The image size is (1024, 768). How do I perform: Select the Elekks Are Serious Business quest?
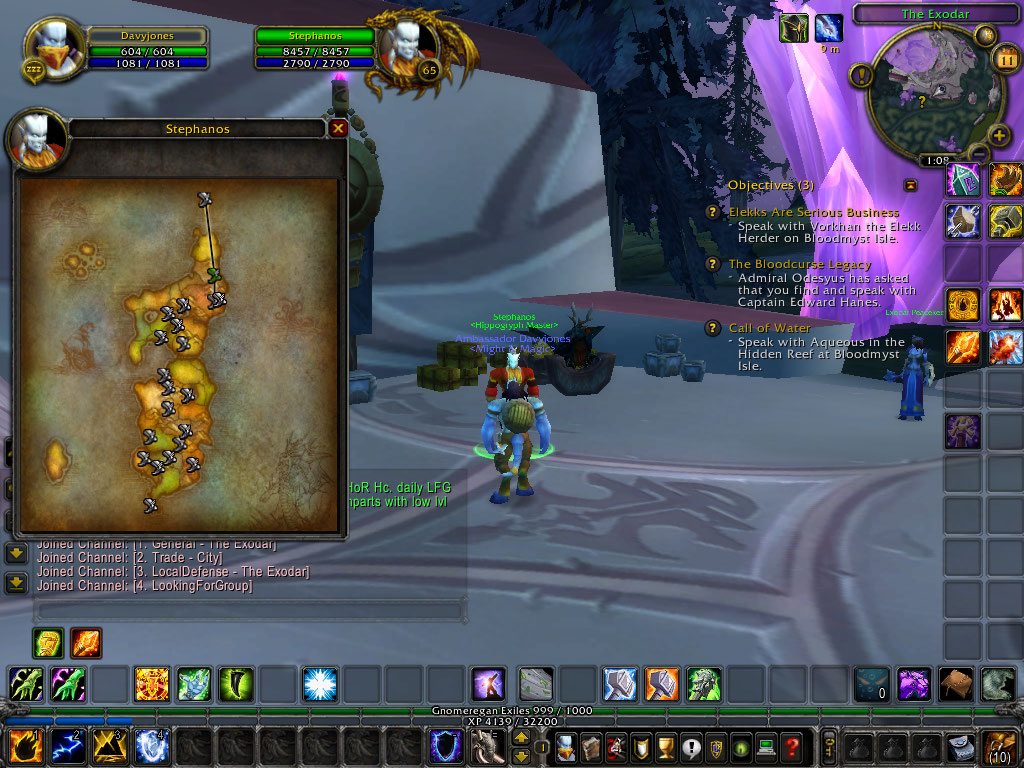(813, 212)
